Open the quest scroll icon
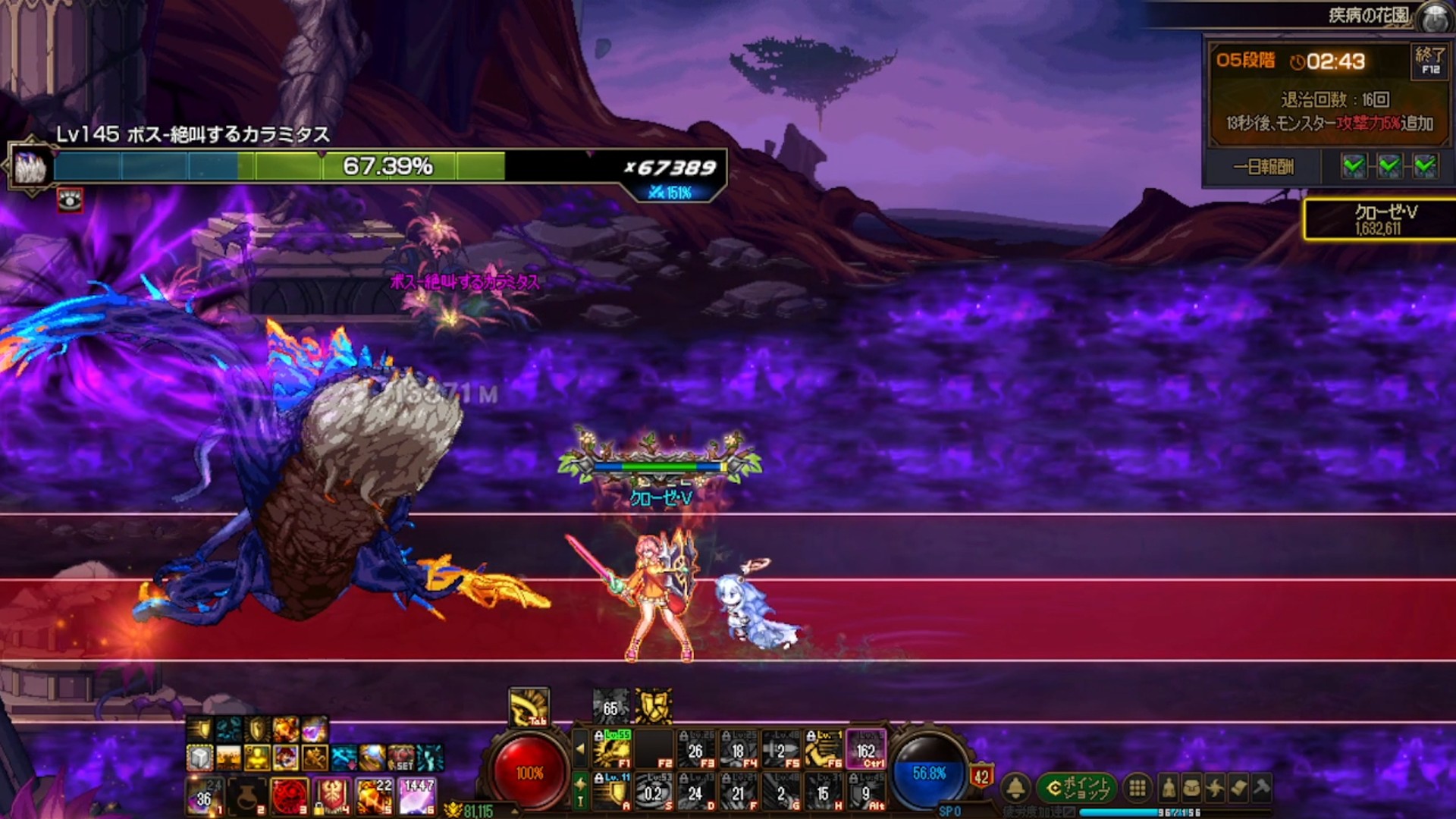The image size is (1456, 819). (x=1238, y=789)
